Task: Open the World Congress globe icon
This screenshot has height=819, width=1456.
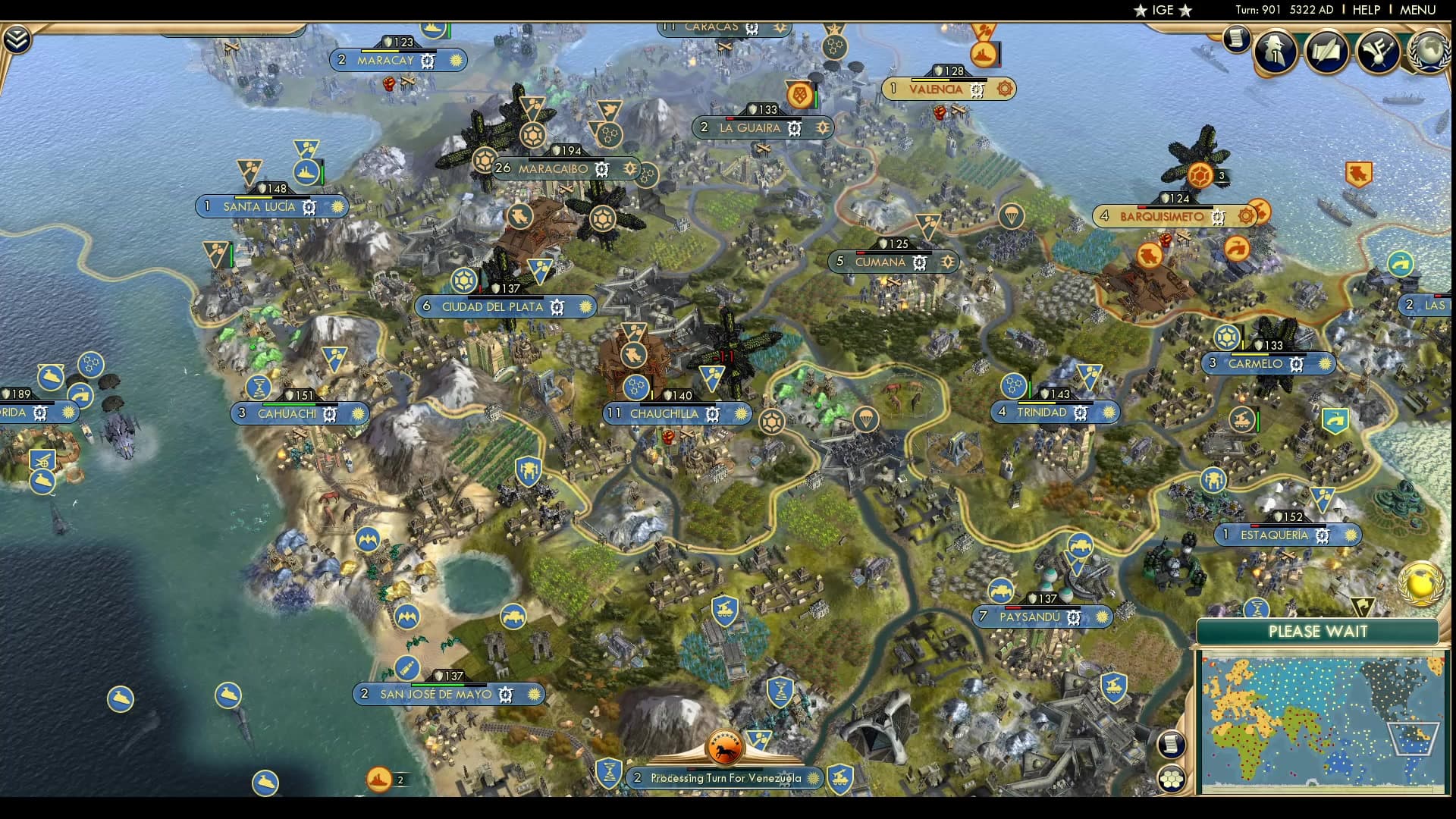Action: (x=1428, y=52)
